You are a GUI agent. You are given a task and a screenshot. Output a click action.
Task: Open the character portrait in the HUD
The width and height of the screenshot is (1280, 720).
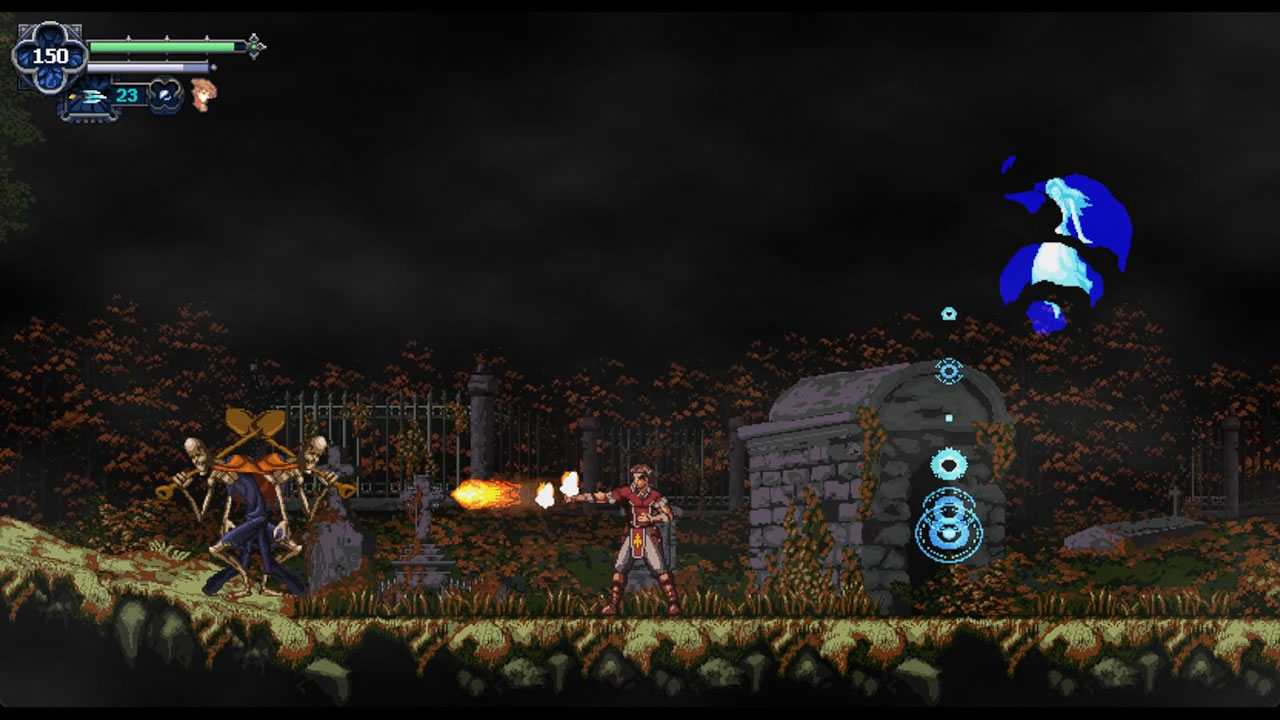click(201, 94)
